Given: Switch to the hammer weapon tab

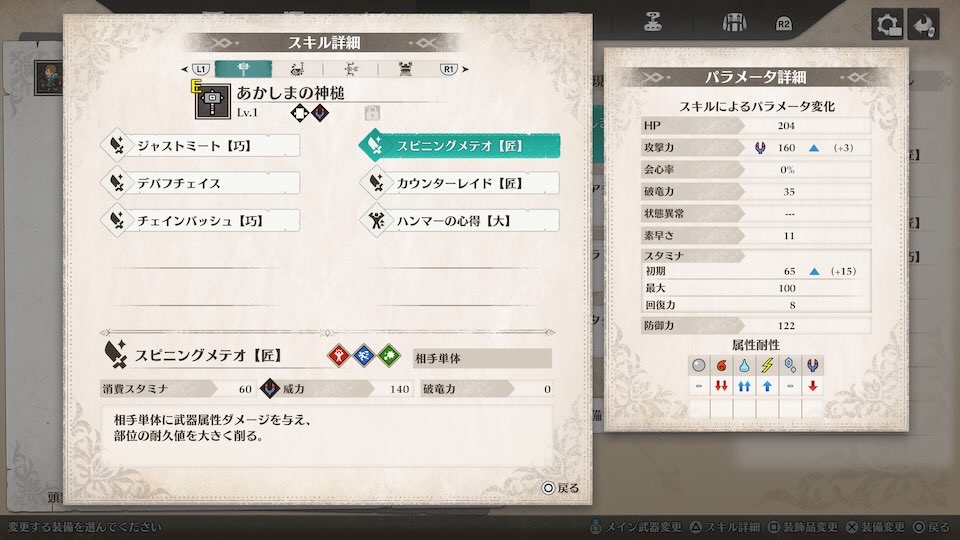Looking at the screenshot, I should click(x=243, y=69).
